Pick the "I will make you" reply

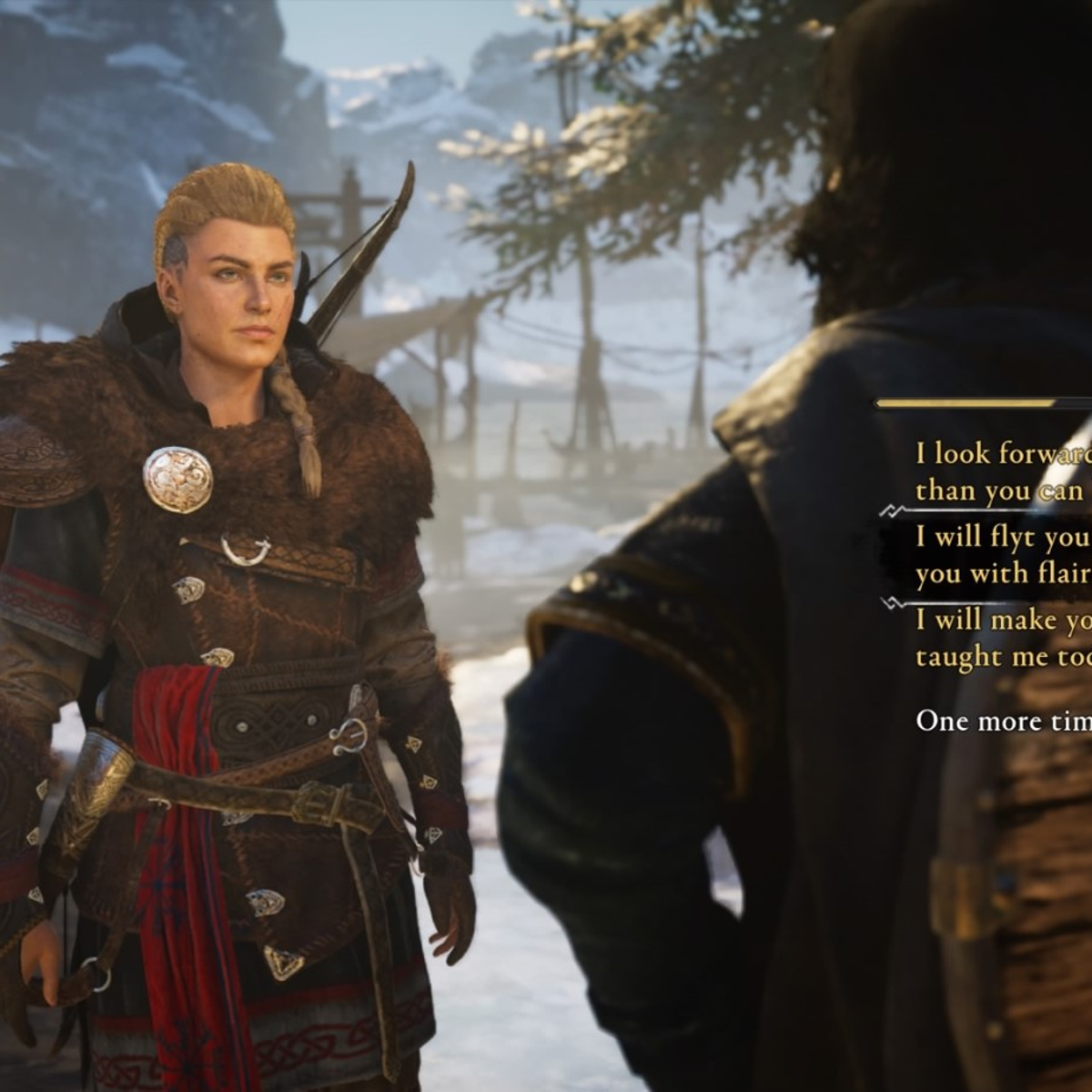[x=1001, y=638]
